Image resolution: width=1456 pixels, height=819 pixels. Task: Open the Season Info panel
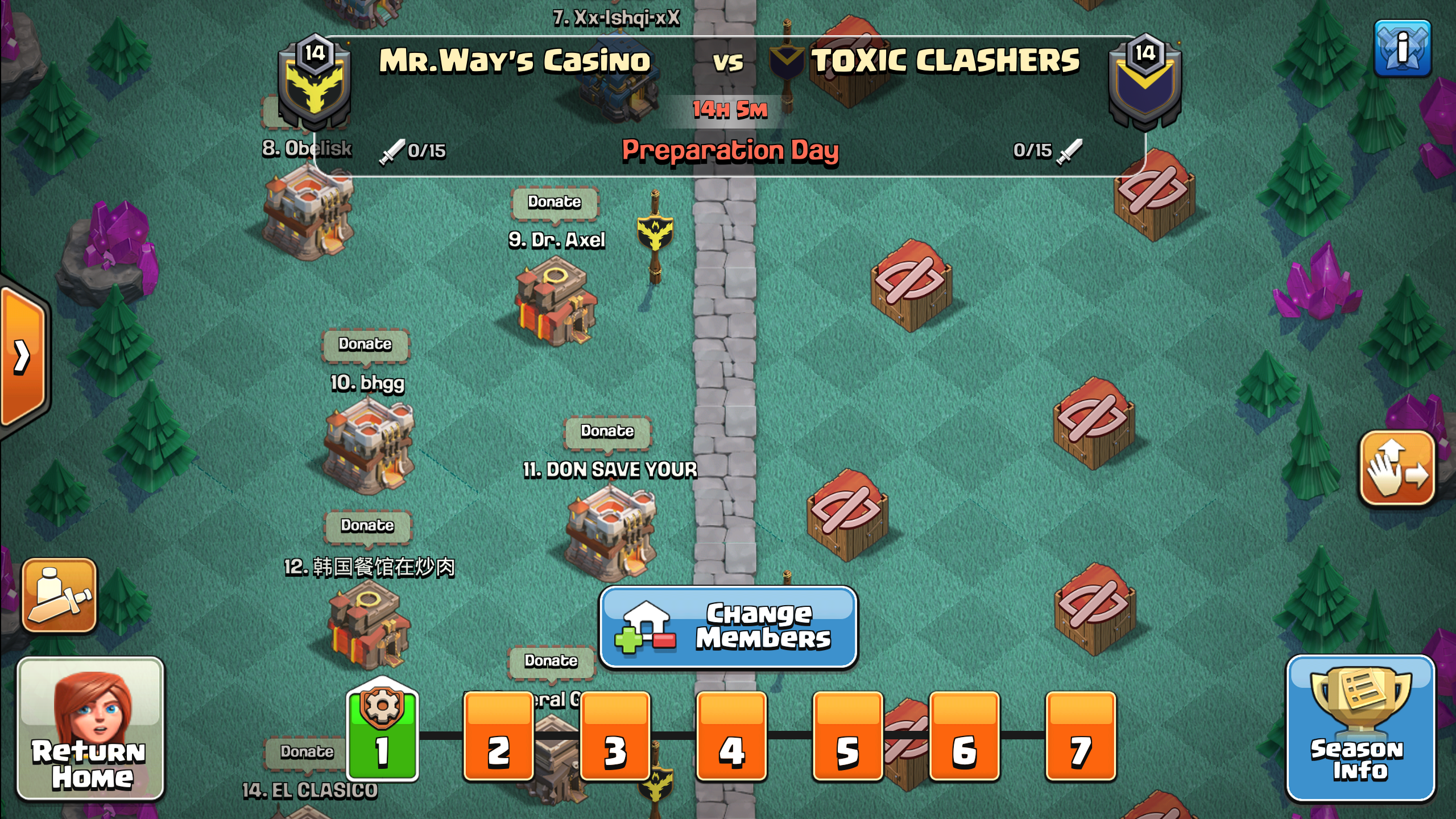click(1359, 729)
